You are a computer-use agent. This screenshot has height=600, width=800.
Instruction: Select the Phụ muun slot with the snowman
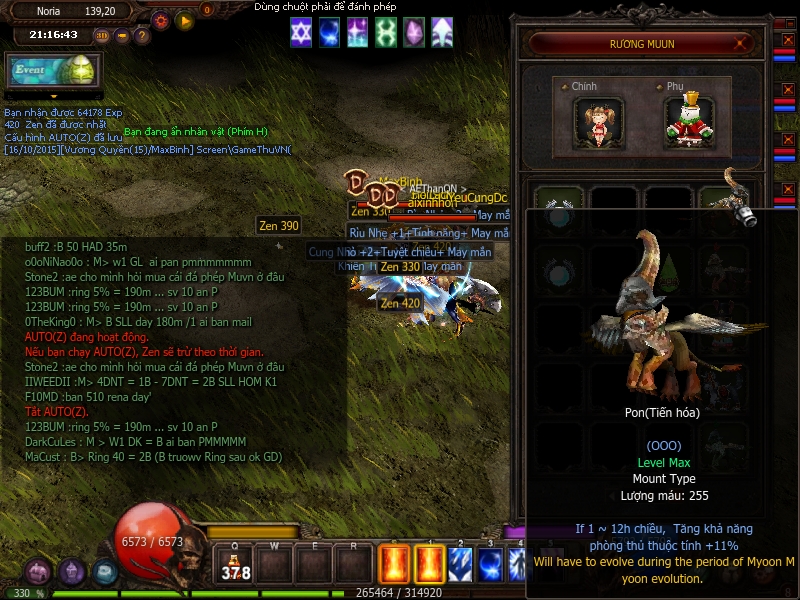[x=690, y=119]
